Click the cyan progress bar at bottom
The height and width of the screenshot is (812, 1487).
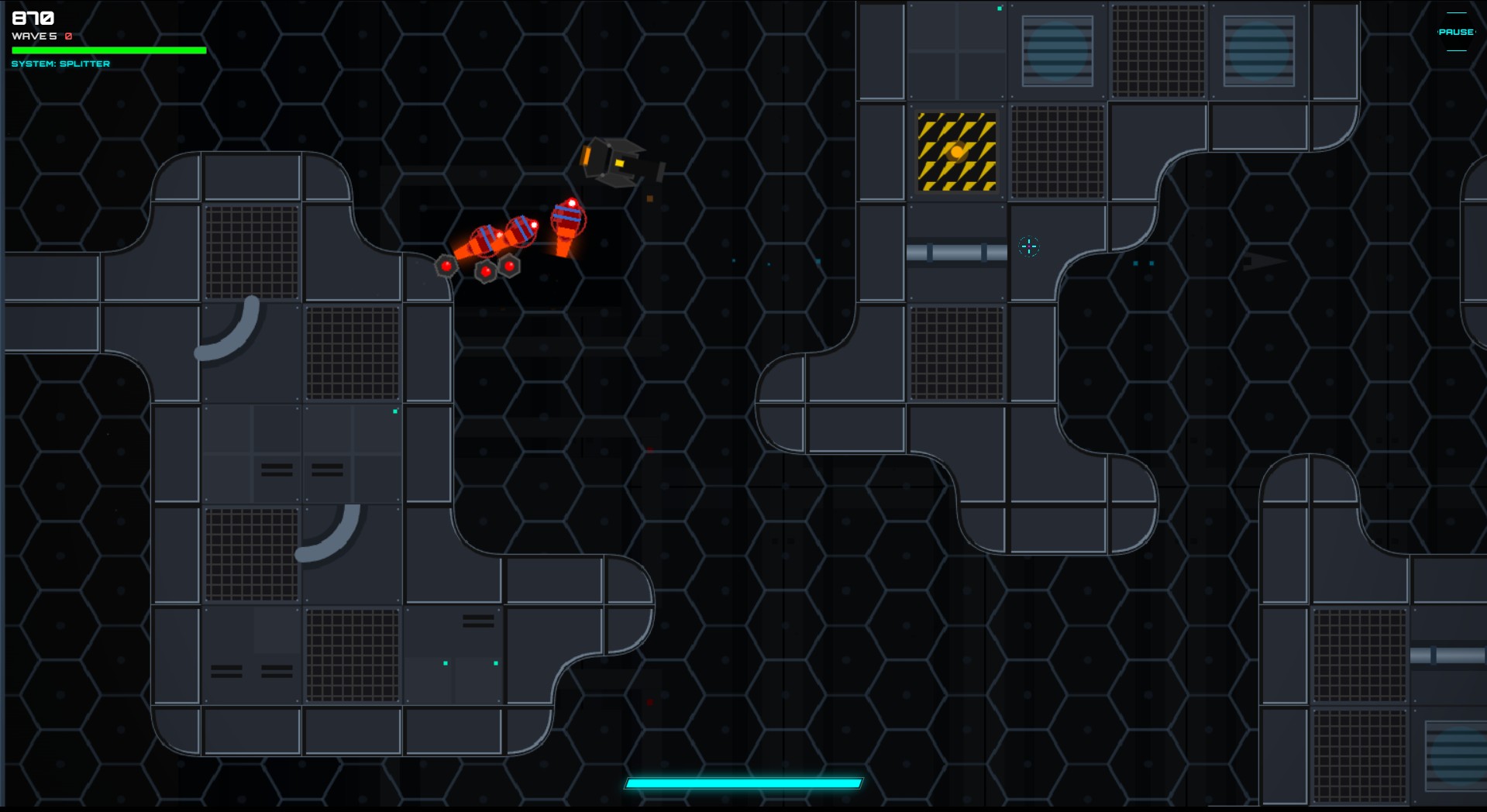(743, 783)
